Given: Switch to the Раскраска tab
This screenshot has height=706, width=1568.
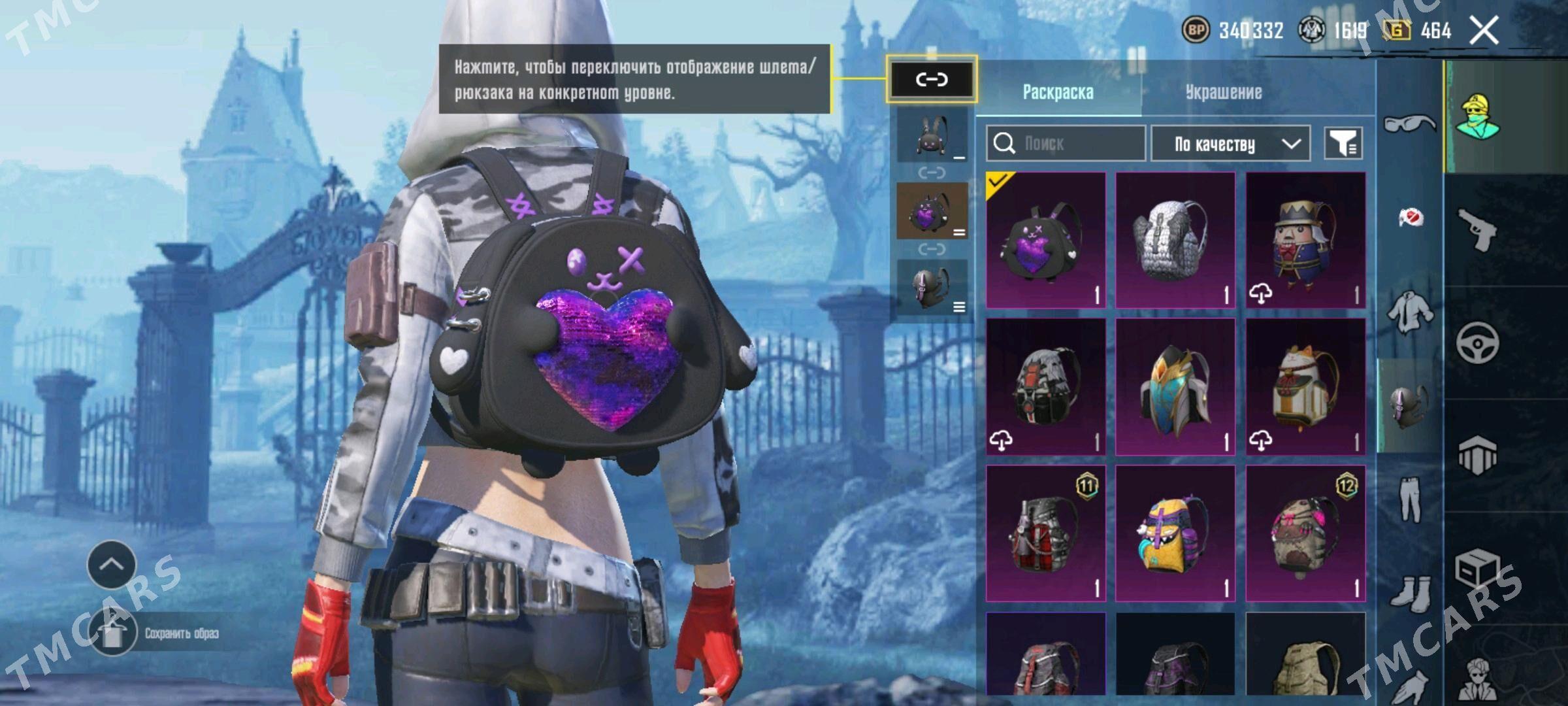Looking at the screenshot, I should click(1058, 92).
